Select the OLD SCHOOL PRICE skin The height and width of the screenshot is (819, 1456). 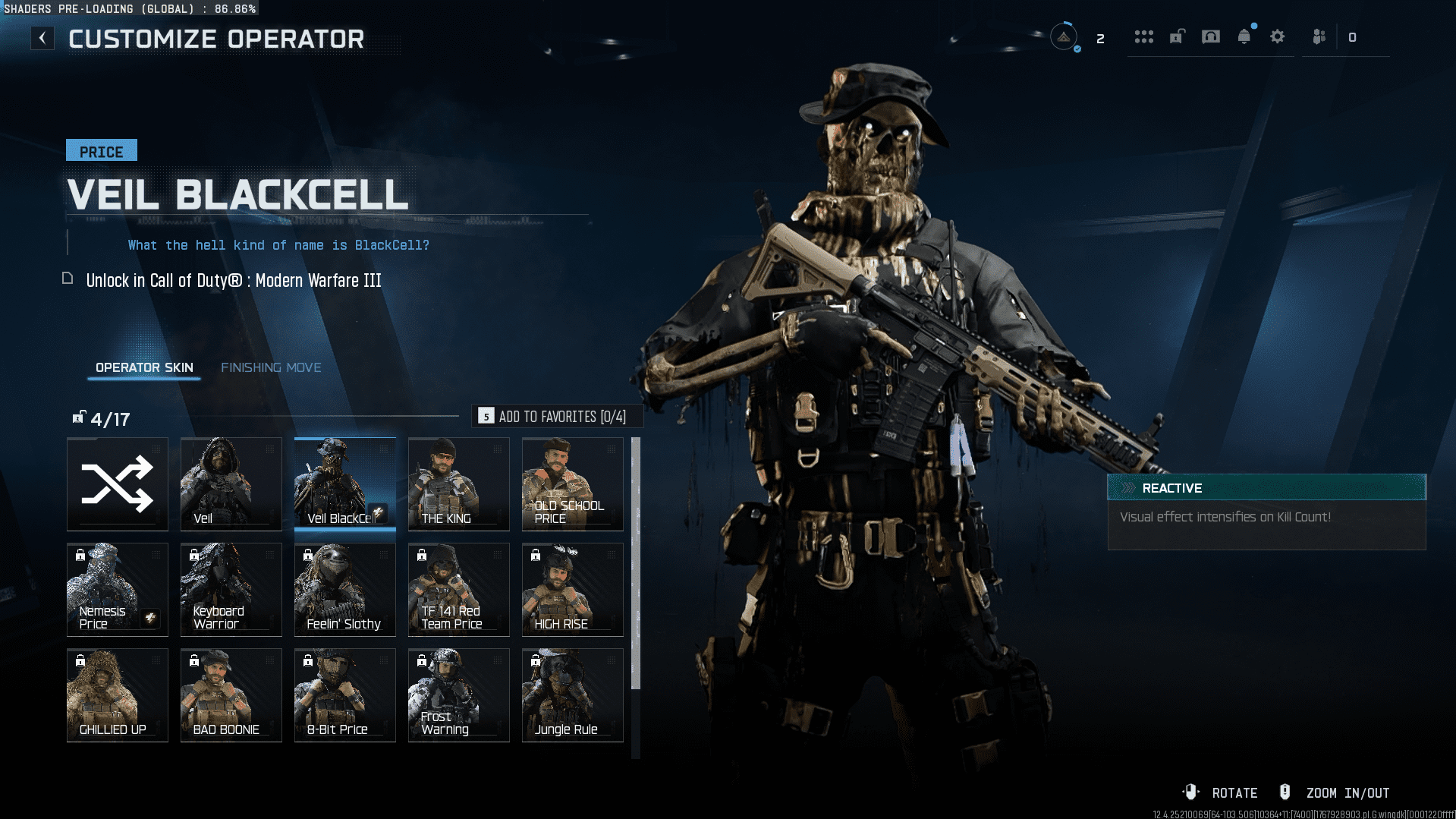[x=573, y=484]
